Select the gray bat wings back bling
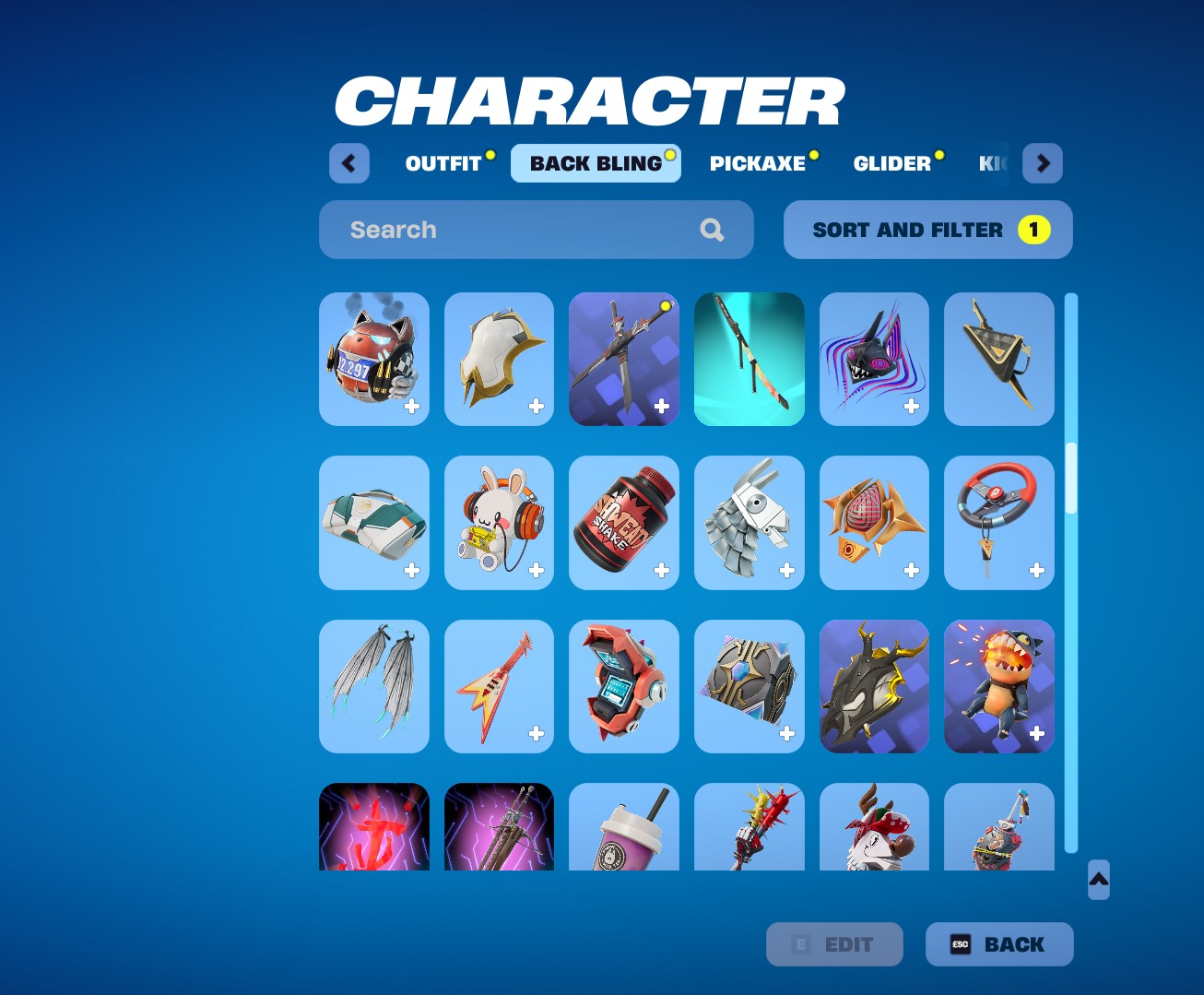Image resolution: width=1204 pixels, height=995 pixels. pos(374,686)
